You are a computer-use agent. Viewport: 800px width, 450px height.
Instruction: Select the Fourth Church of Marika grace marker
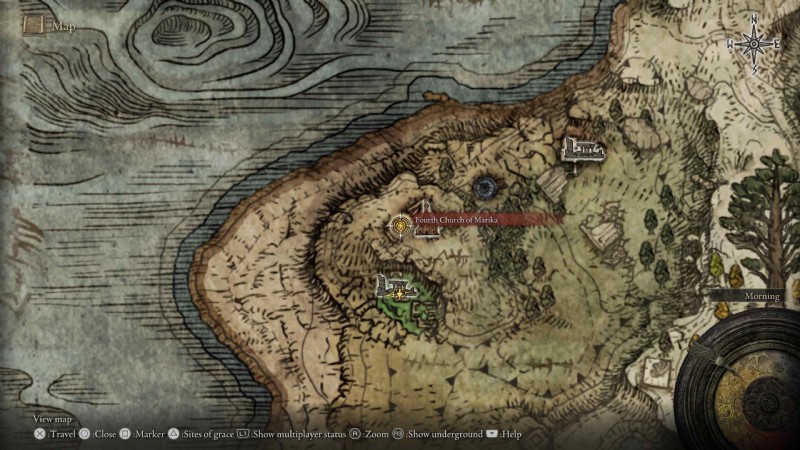pyautogui.click(x=401, y=225)
